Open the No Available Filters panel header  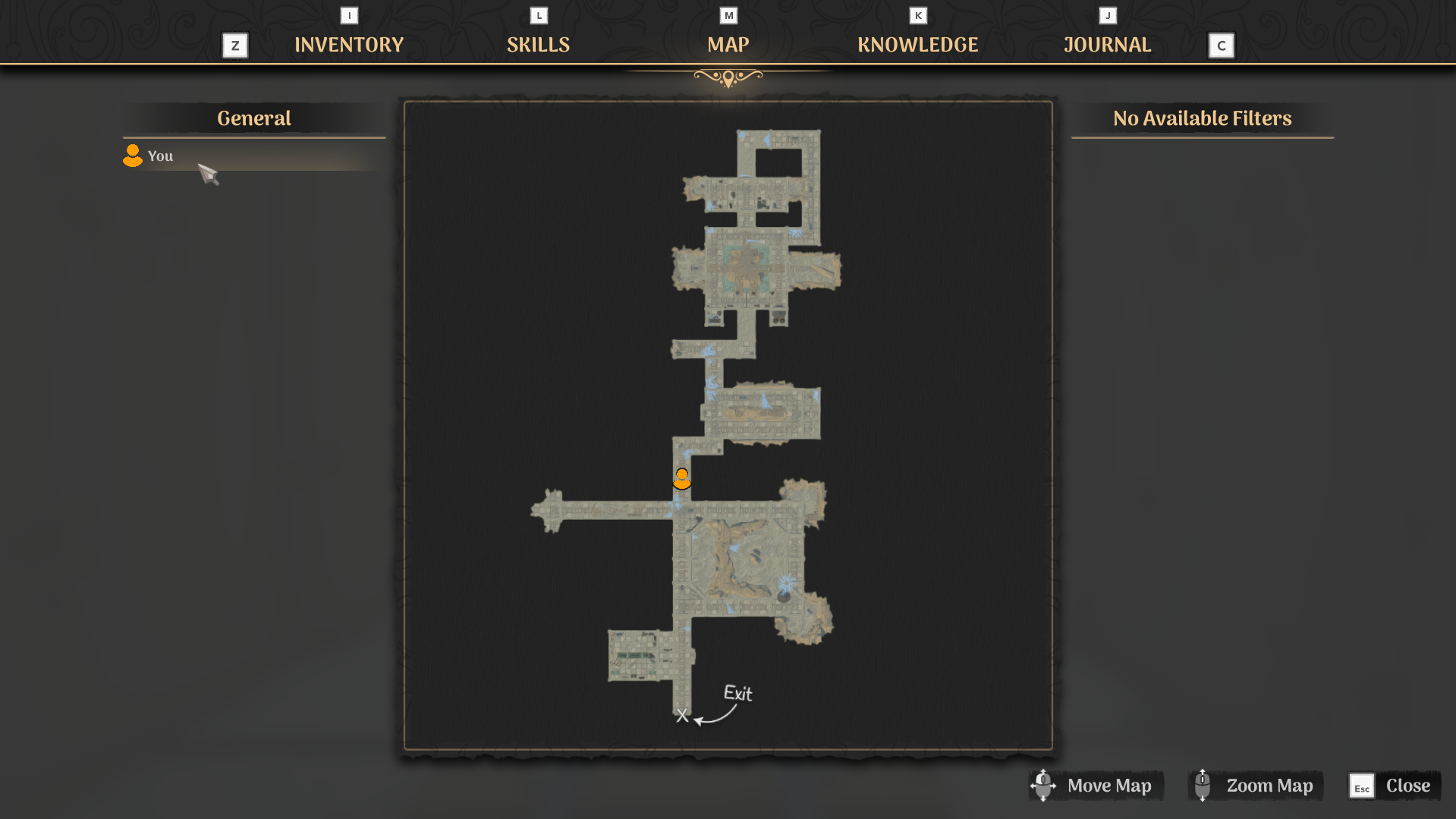pos(1202,118)
